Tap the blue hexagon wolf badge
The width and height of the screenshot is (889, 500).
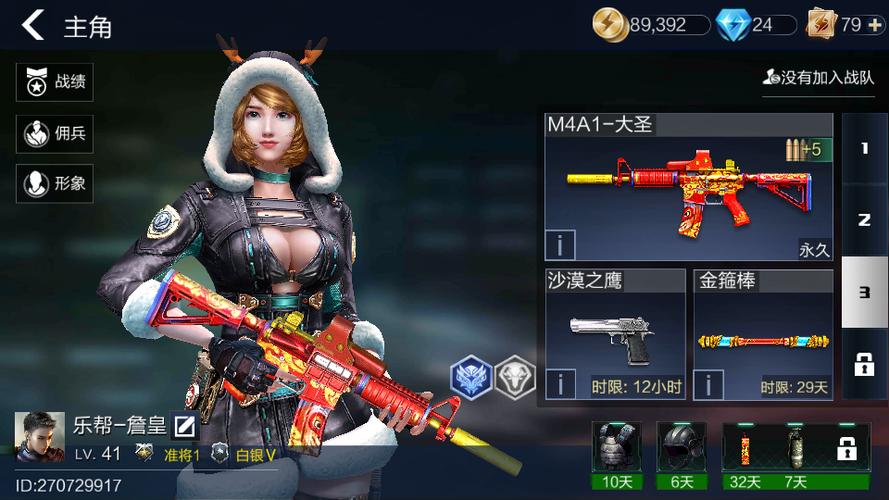(x=471, y=379)
